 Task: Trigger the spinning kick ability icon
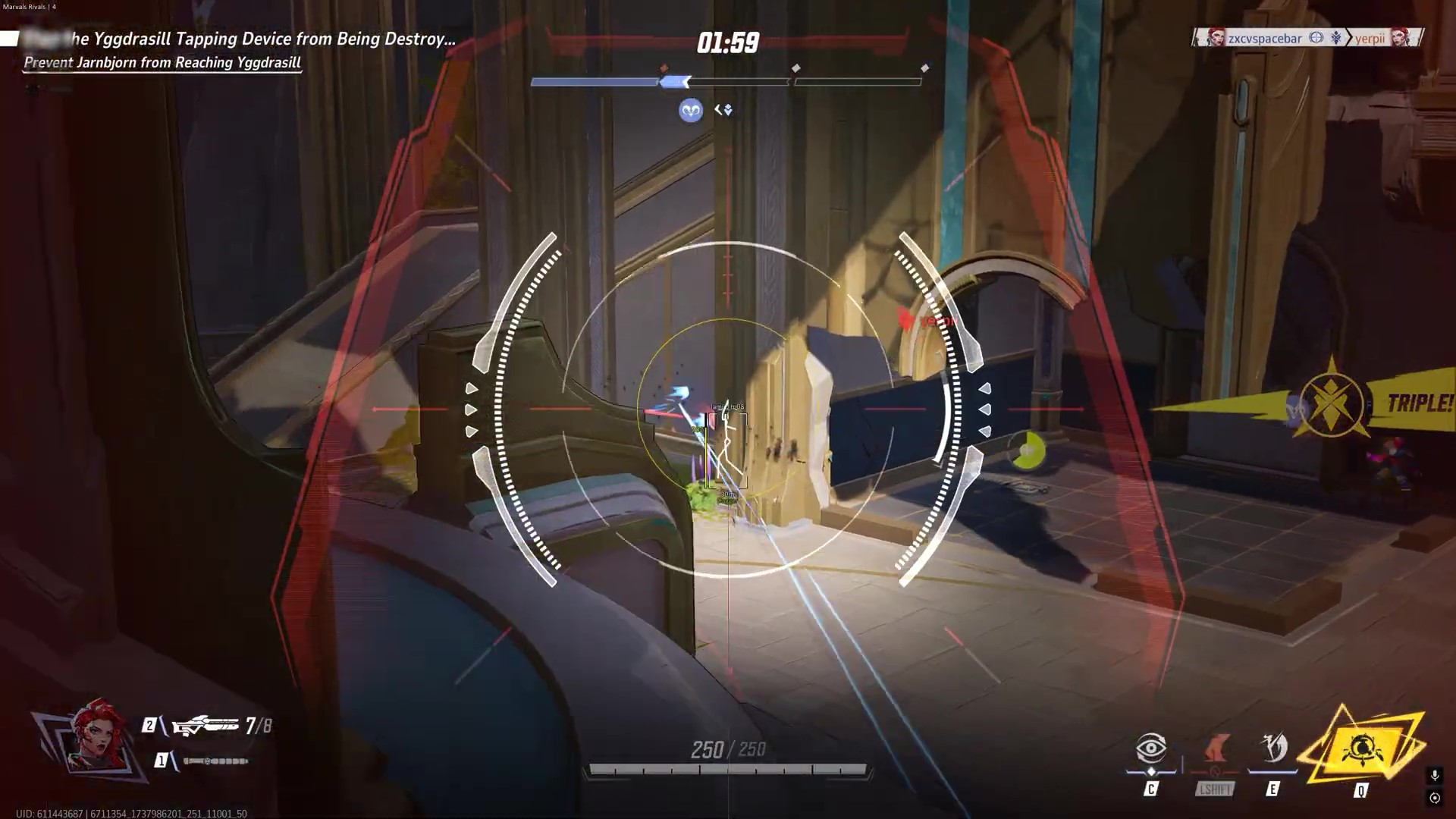pos(1273,748)
